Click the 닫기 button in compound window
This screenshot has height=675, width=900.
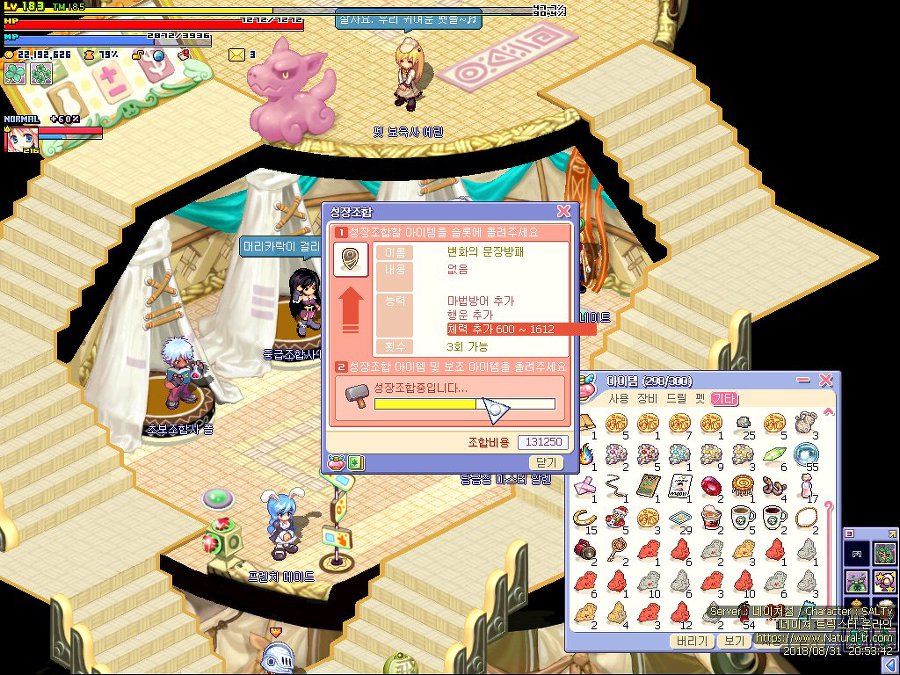[545, 463]
